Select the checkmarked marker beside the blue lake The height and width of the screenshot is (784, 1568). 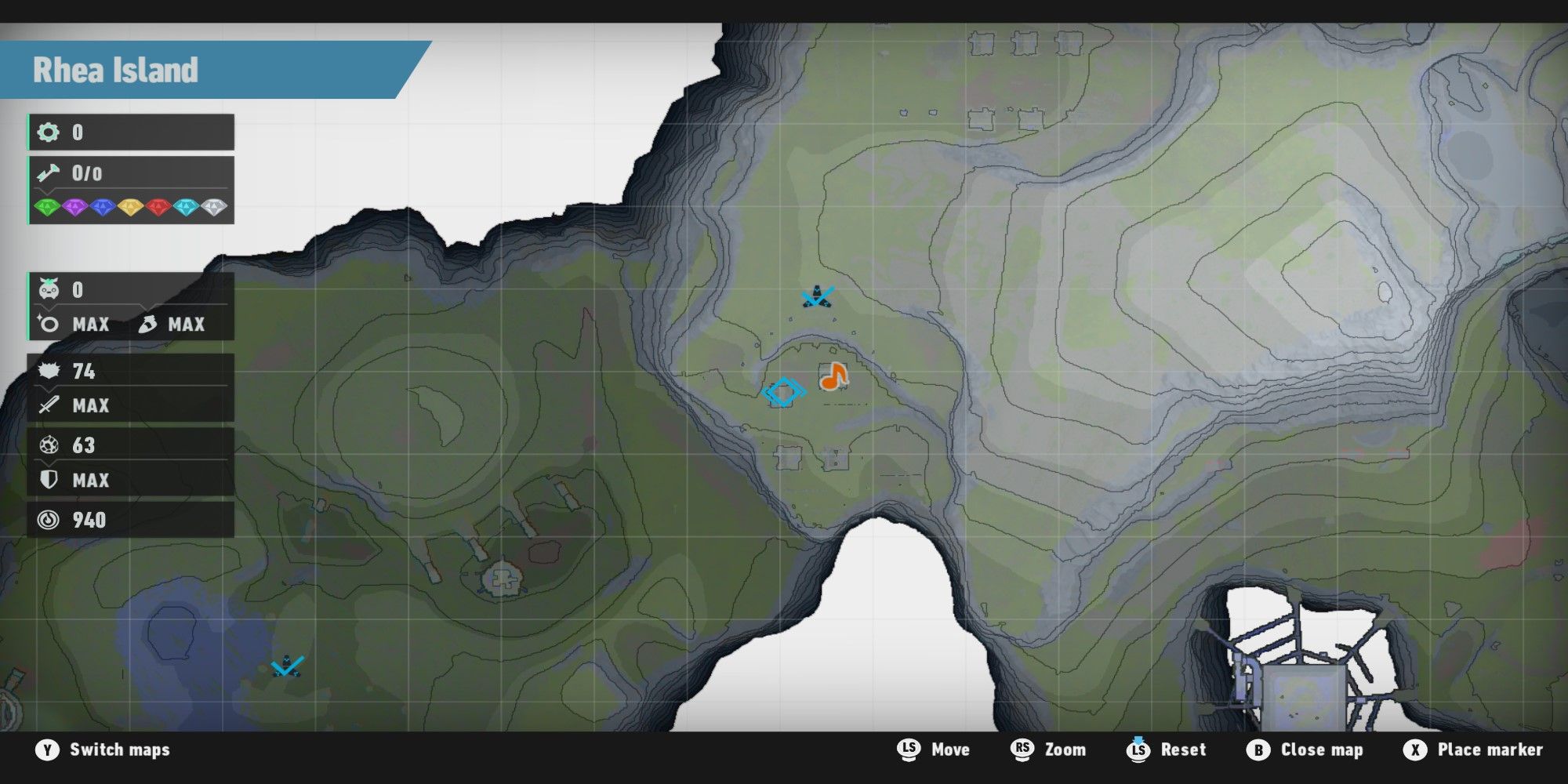click(x=287, y=666)
